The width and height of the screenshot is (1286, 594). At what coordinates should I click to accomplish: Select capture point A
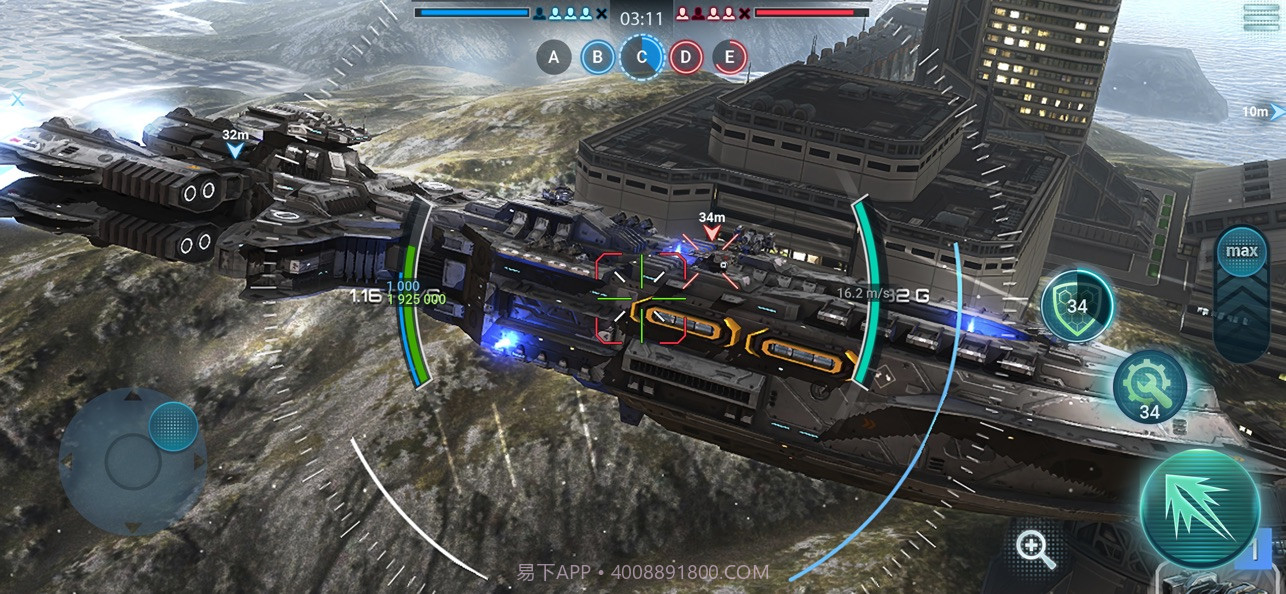tap(554, 57)
